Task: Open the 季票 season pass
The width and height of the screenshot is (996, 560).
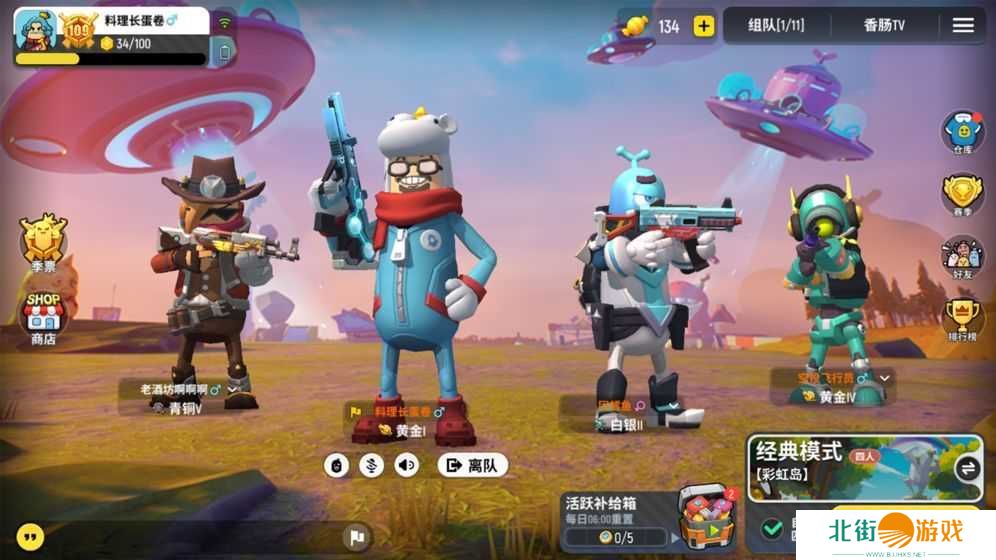Action: pos(44,240)
